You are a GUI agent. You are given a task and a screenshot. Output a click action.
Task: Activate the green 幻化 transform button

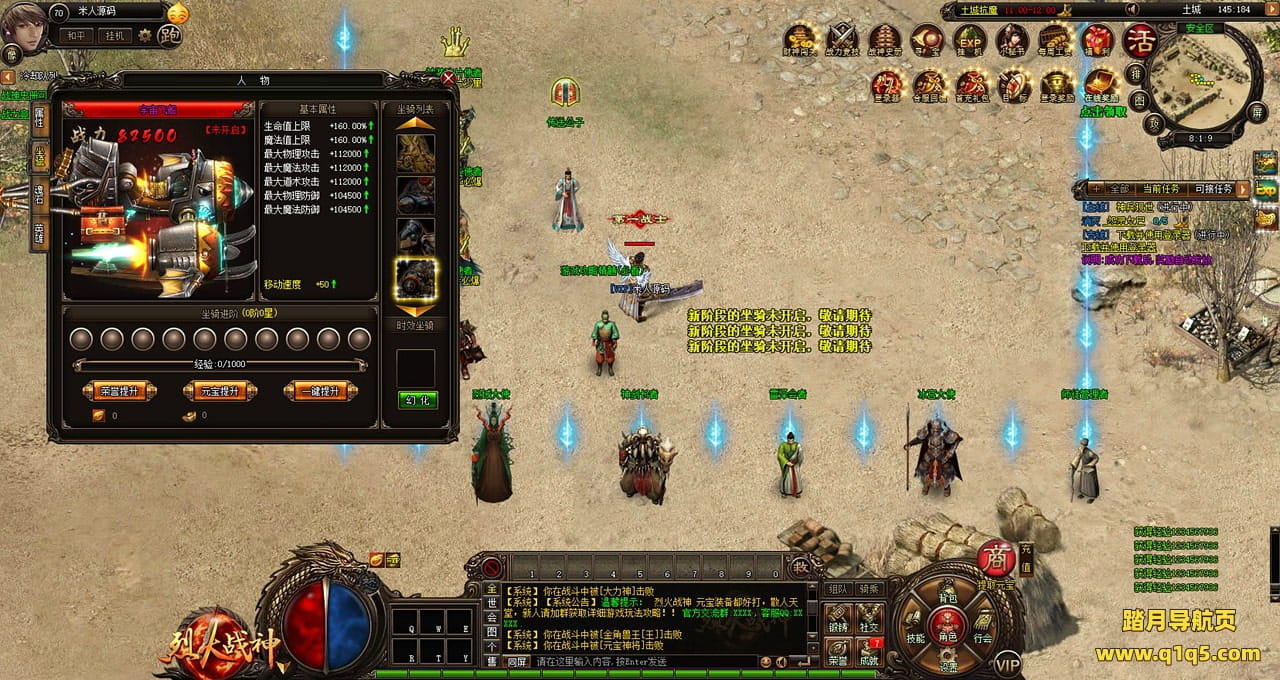point(417,400)
